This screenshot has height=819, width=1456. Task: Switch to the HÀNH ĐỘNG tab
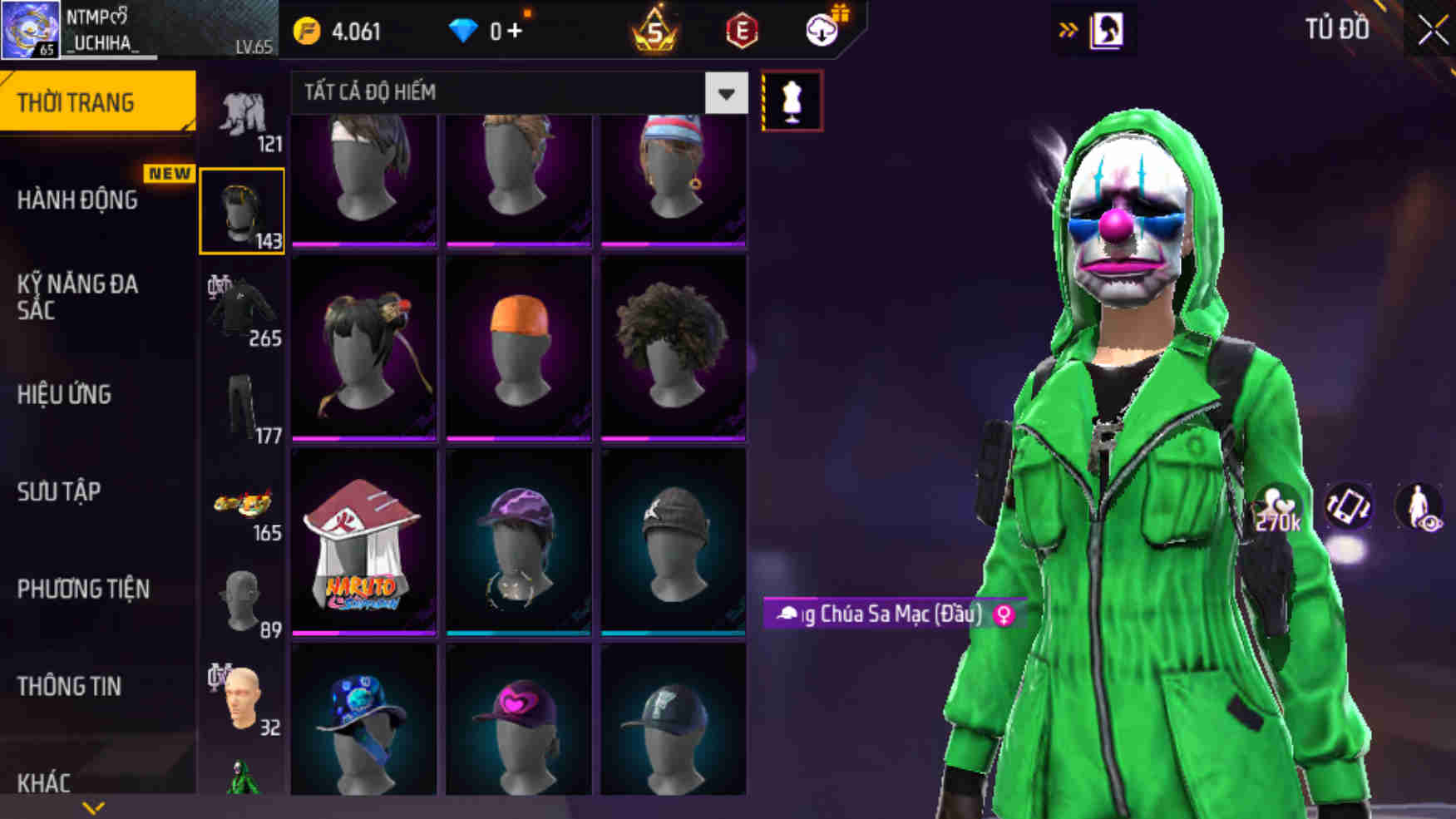79,200
